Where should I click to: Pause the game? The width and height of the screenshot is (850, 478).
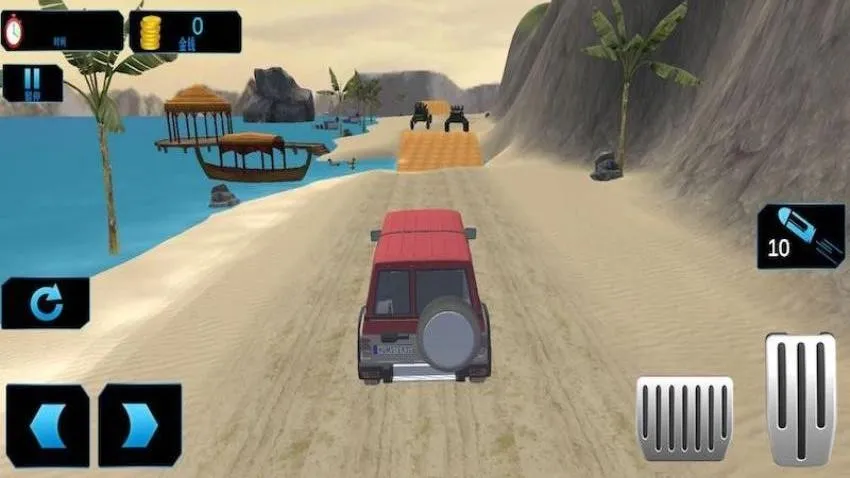(32, 83)
